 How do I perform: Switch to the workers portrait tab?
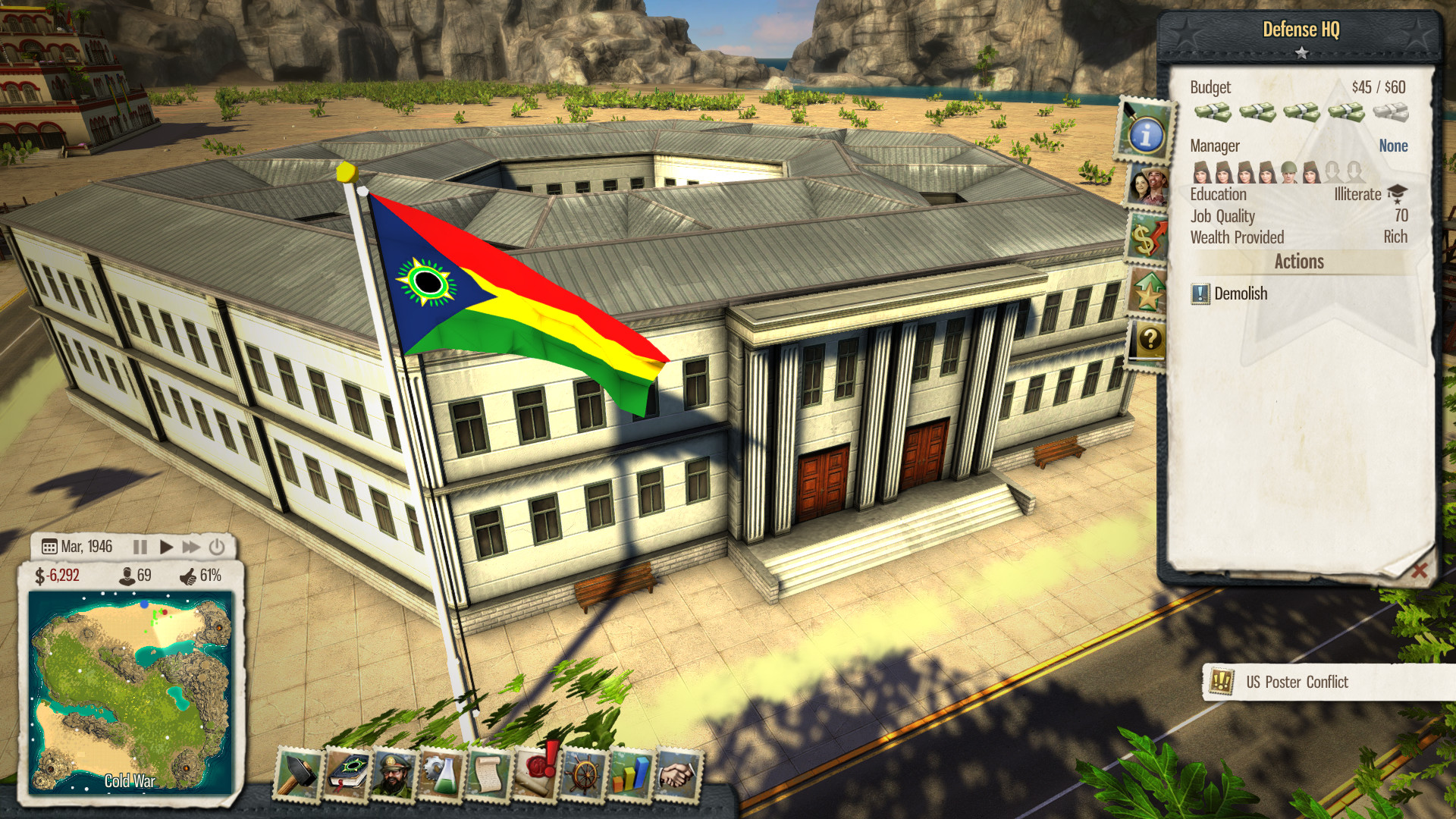pos(1150,184)
